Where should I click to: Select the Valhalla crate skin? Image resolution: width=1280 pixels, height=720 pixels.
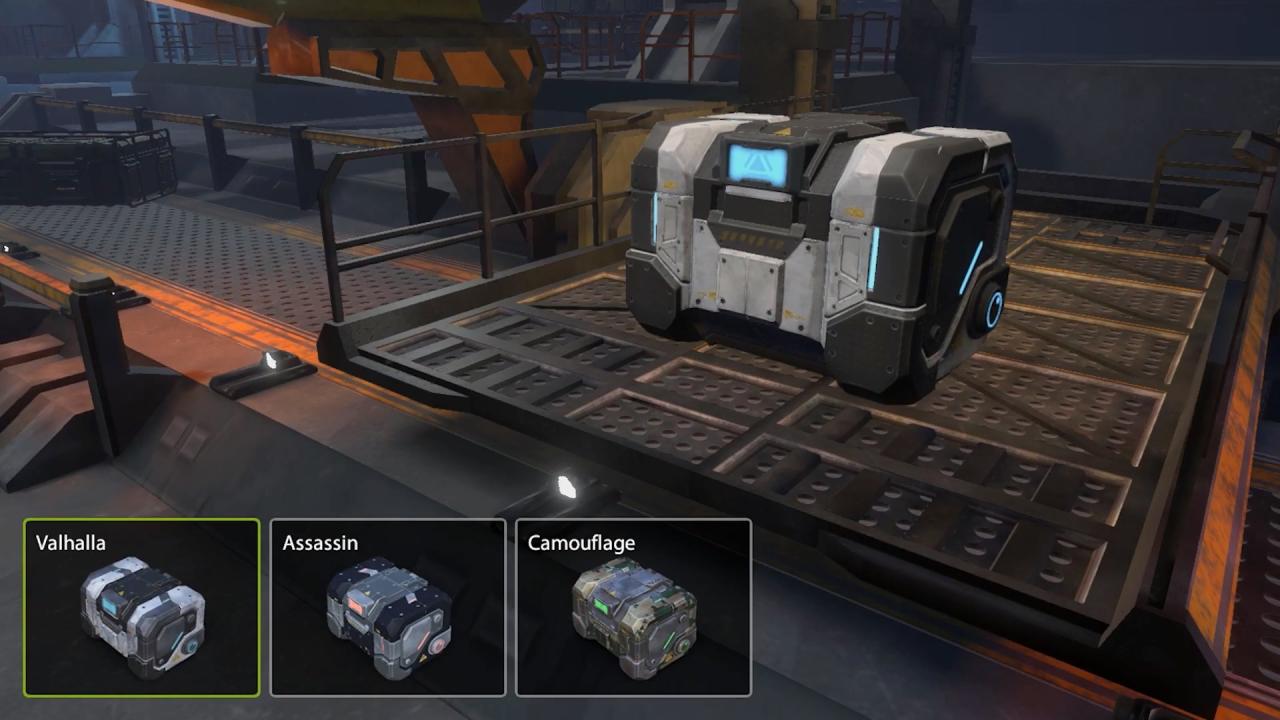tap(142, 607)
